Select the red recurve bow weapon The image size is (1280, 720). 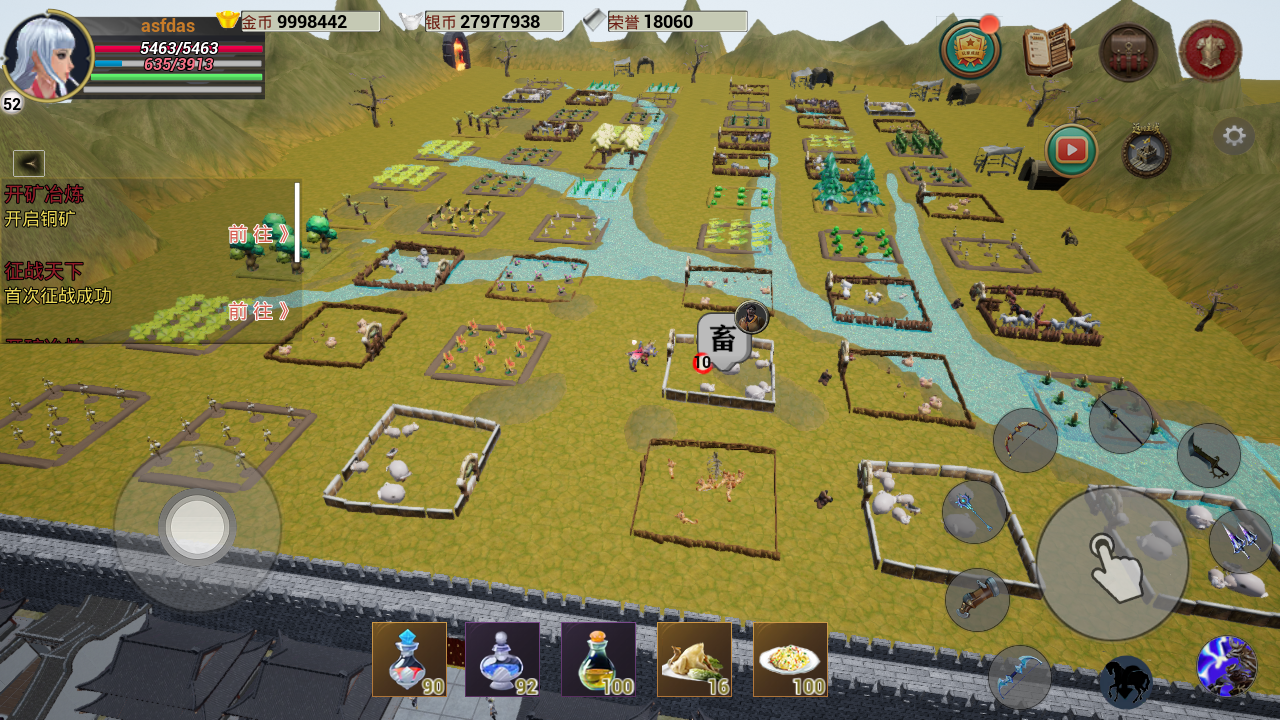(1025, 440)
